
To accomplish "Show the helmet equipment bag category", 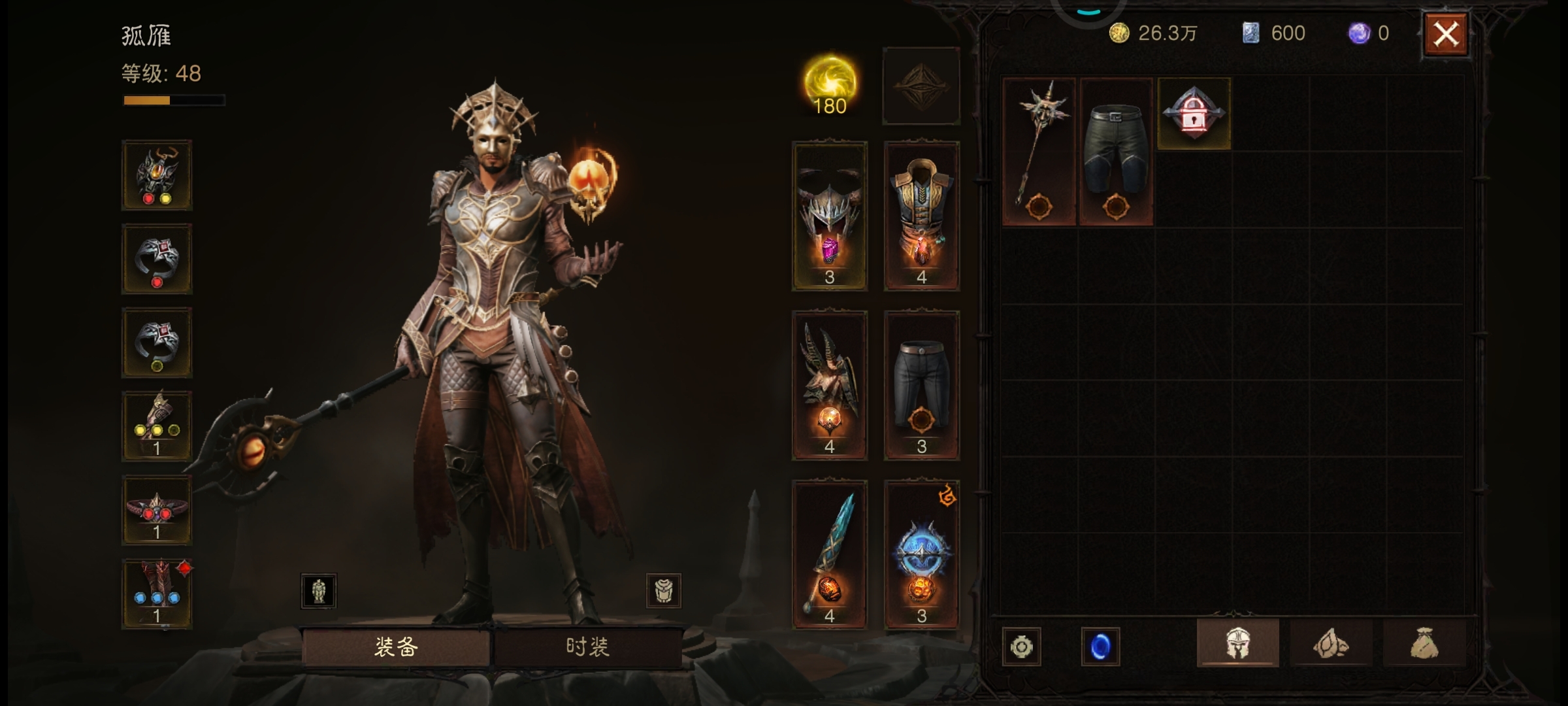I will point(1237,644).
